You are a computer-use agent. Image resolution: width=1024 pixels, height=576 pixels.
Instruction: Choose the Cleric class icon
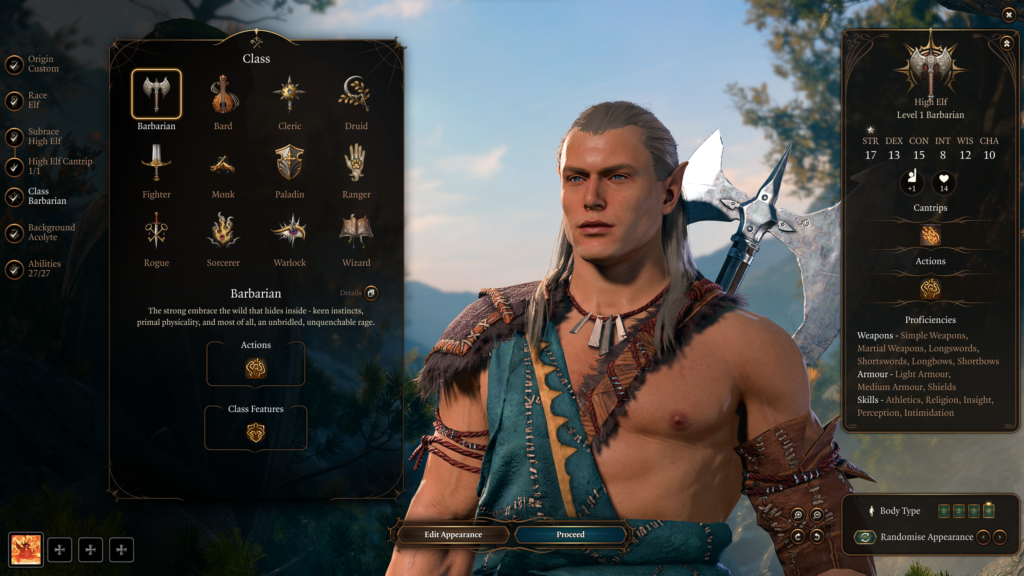coord(290,95)
